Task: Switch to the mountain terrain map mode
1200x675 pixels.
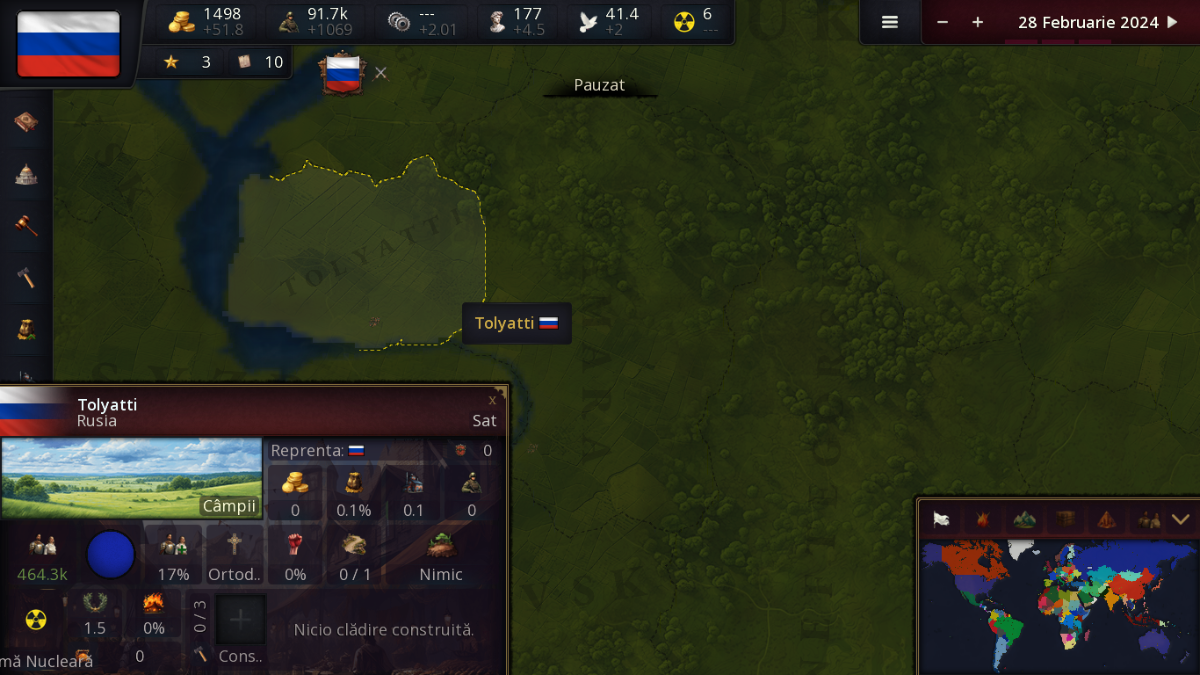Action: pyautogui.click(x=1024, y=519)
